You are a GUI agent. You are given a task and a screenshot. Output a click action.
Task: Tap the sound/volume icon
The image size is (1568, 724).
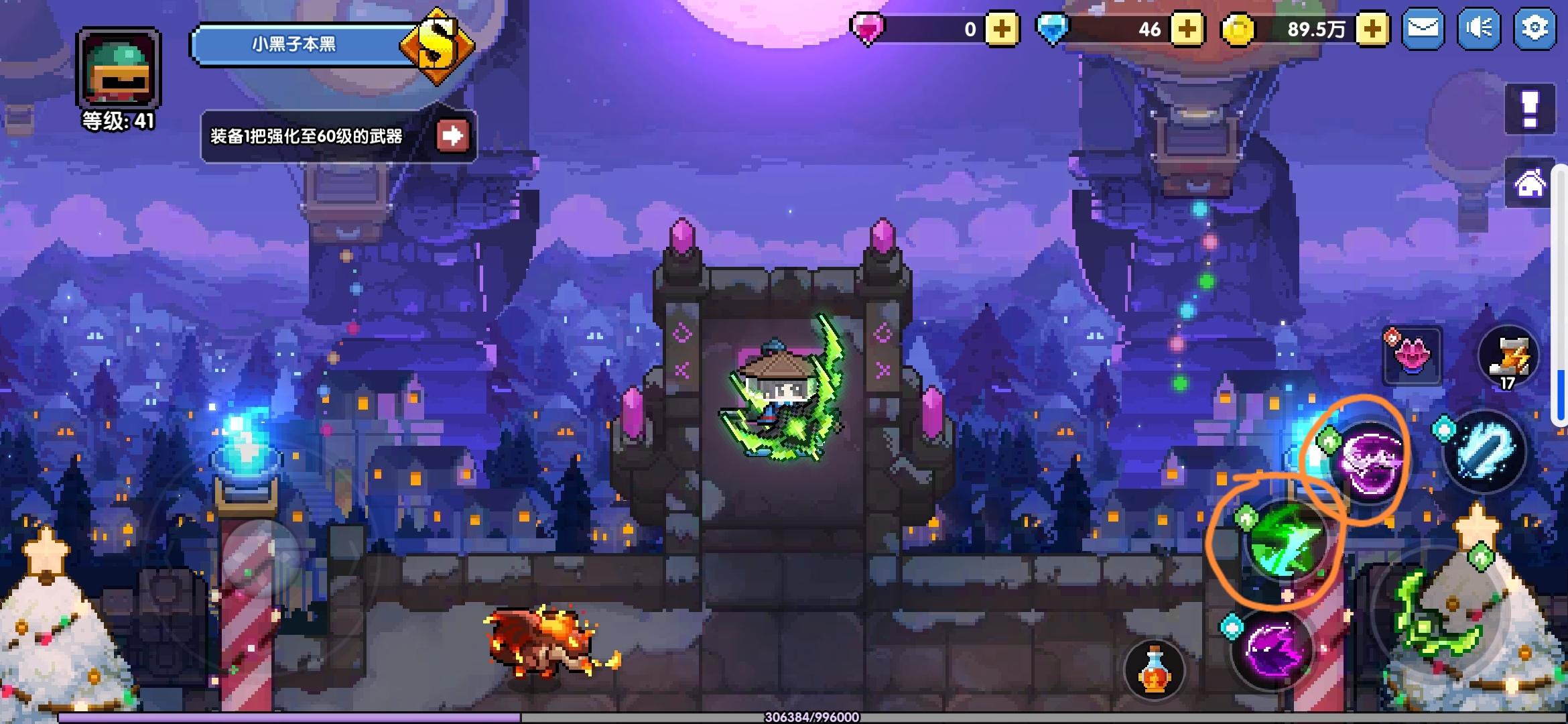pos(1478,28)
